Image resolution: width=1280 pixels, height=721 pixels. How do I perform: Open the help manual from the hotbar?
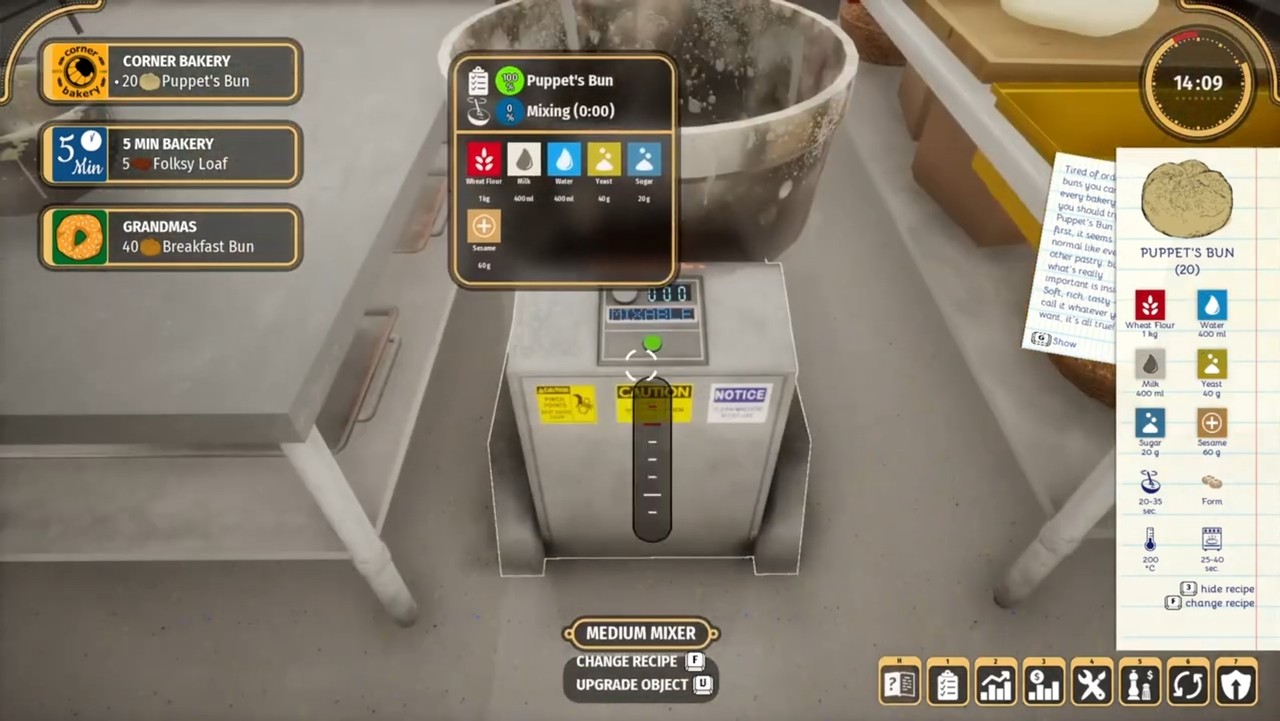(899, 681)
